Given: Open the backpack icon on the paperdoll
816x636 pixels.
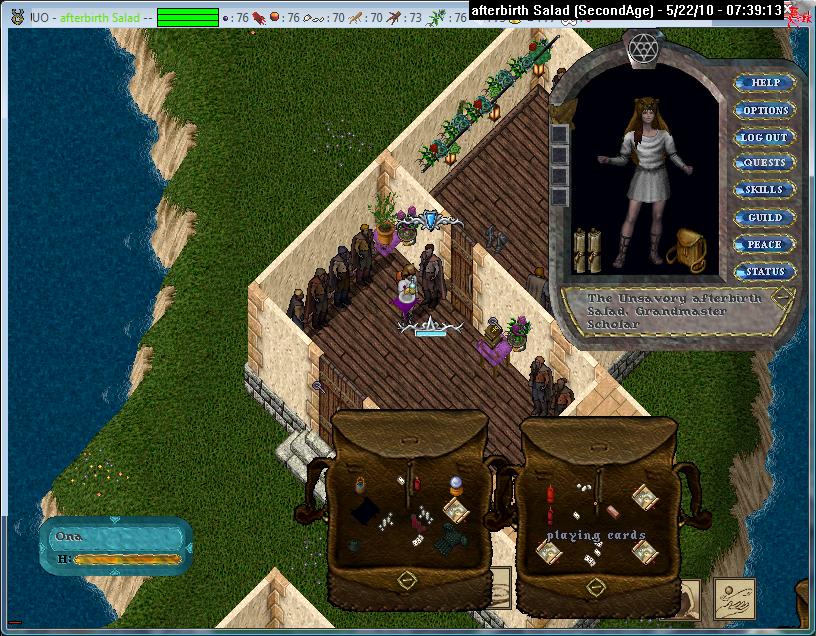Looking at the screenshot, I should 687,250.
